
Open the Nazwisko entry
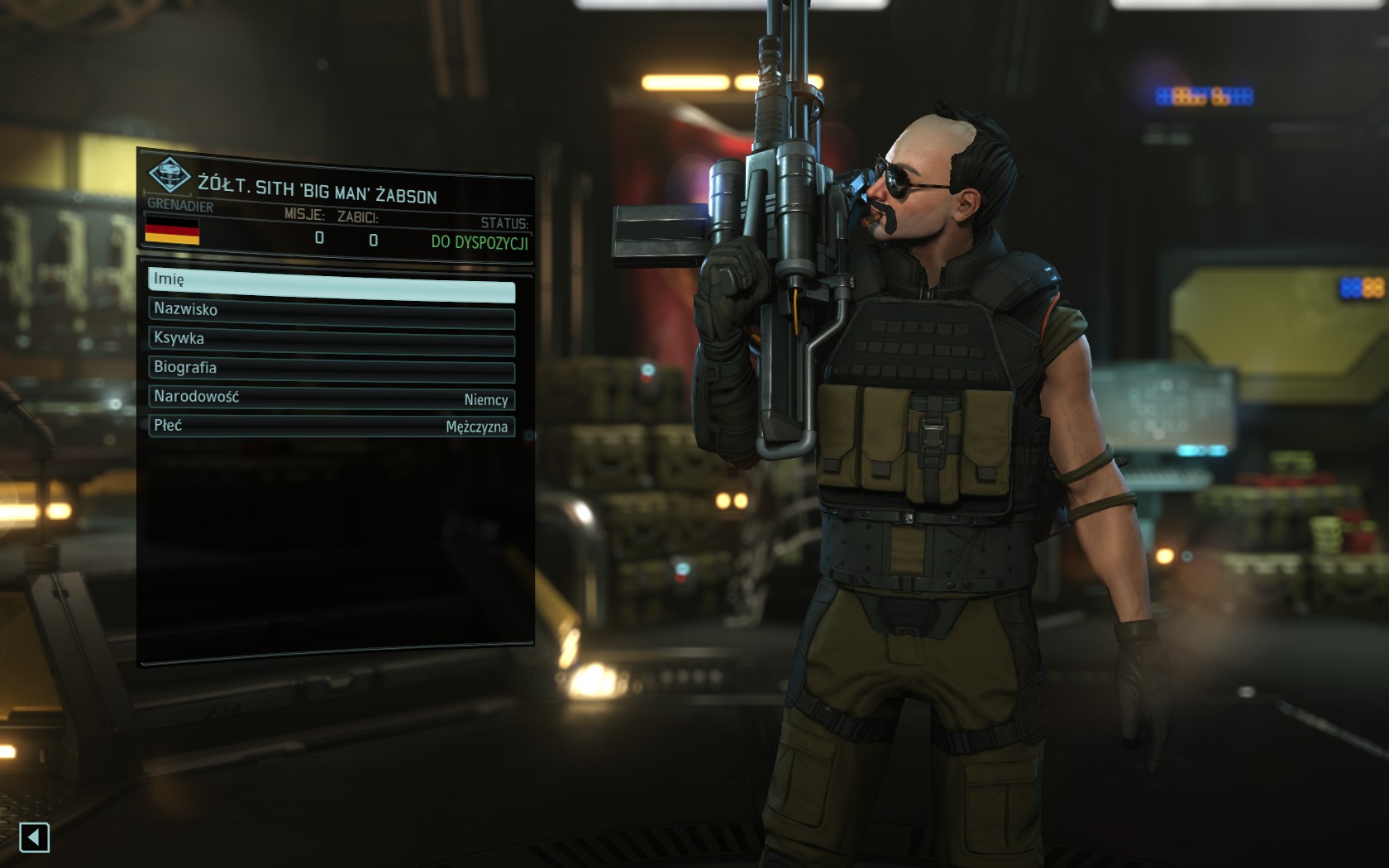pyautogui.click(x=331, y=311)
